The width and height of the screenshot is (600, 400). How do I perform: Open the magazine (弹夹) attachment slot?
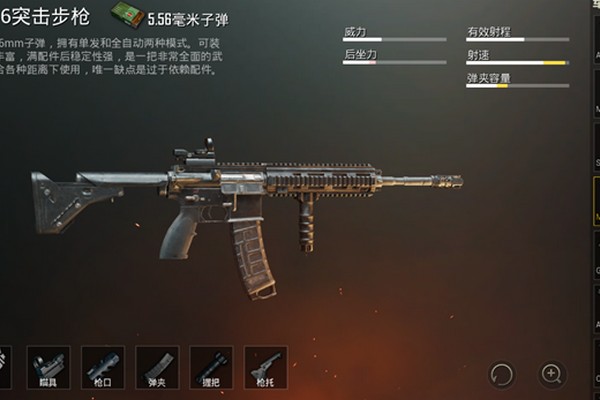click(157, 365)
